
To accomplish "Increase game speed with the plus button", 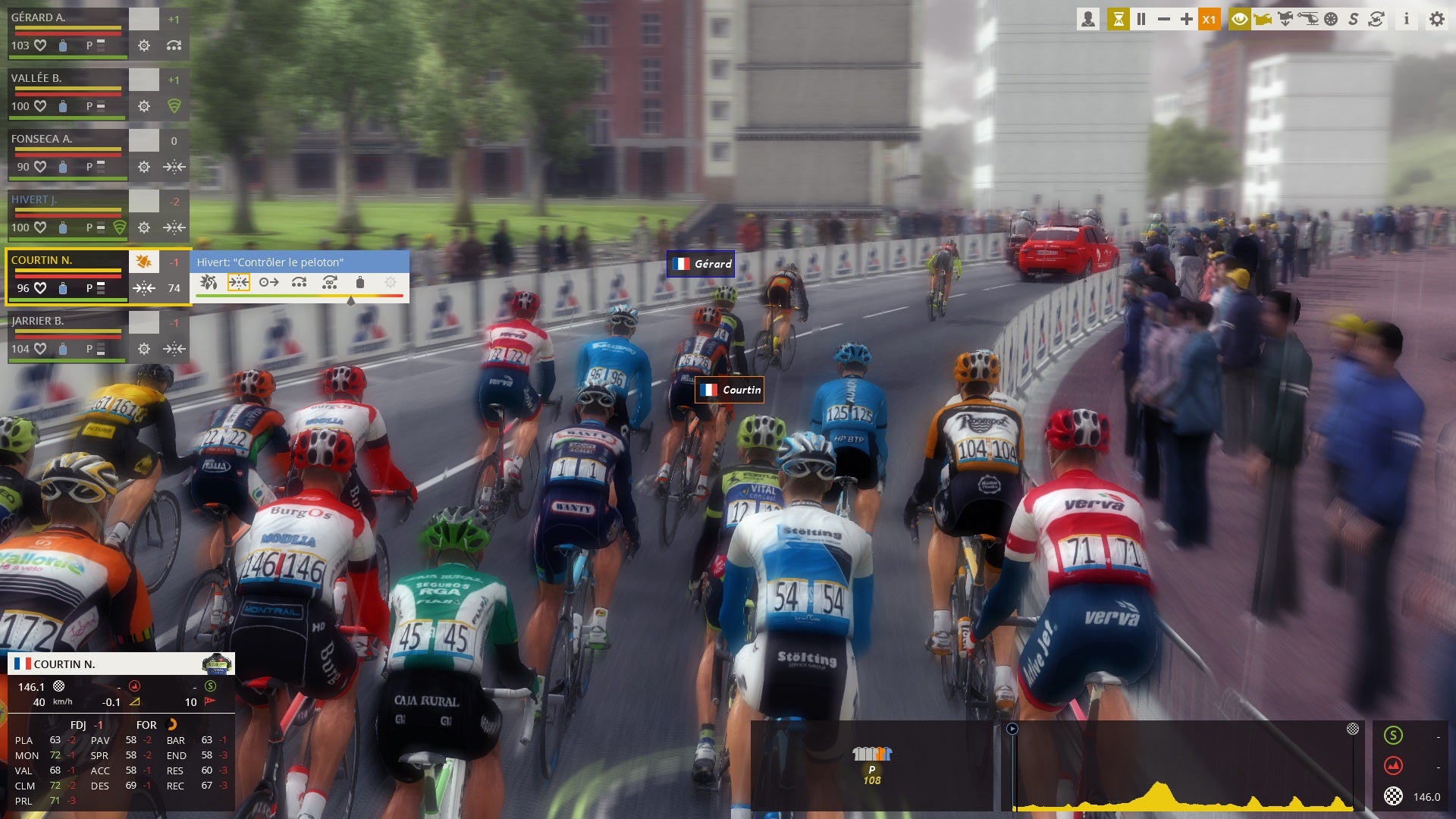I will click(x=1187, y=19).
